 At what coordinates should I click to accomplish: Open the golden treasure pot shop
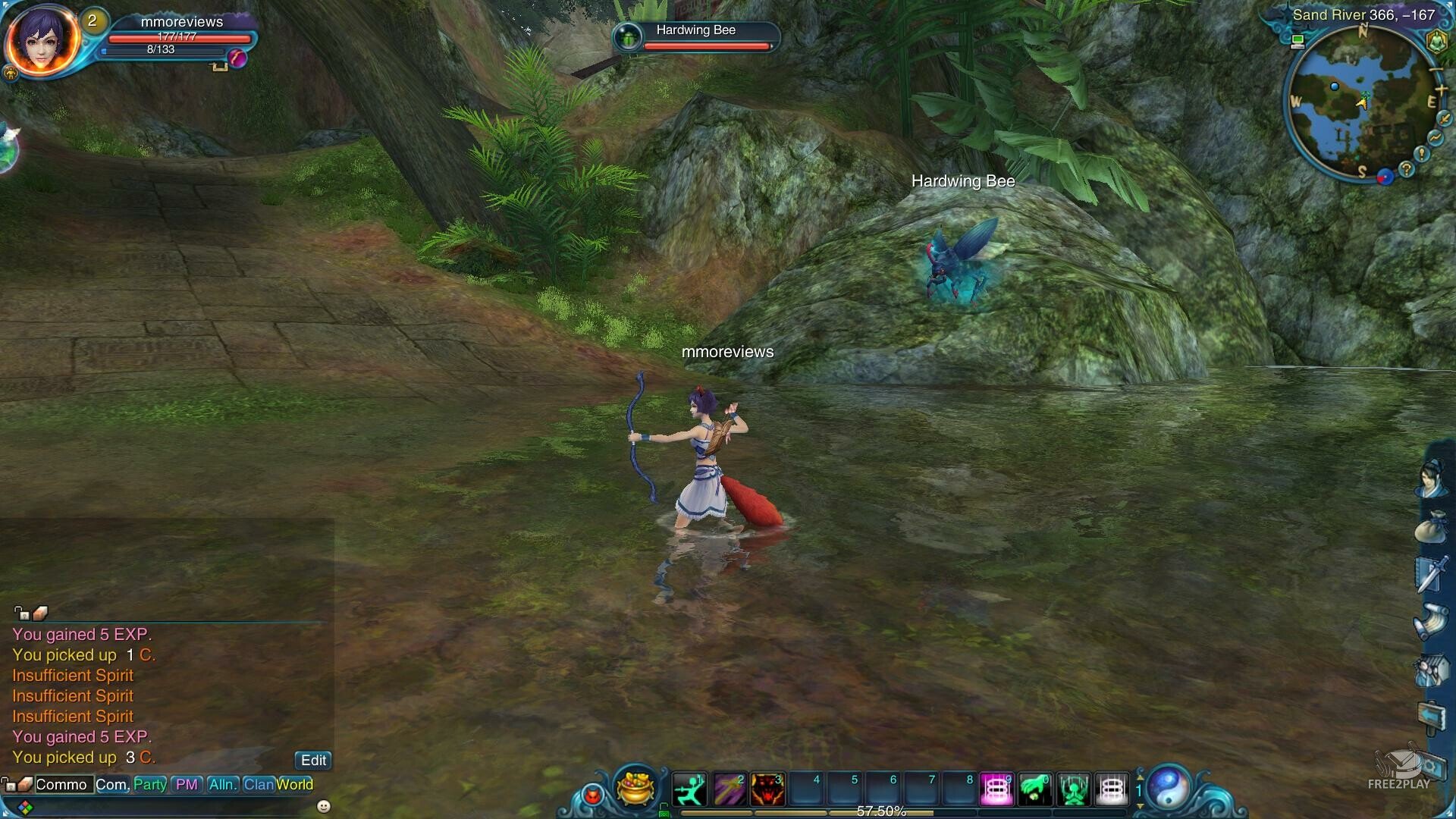click(636, 788)
